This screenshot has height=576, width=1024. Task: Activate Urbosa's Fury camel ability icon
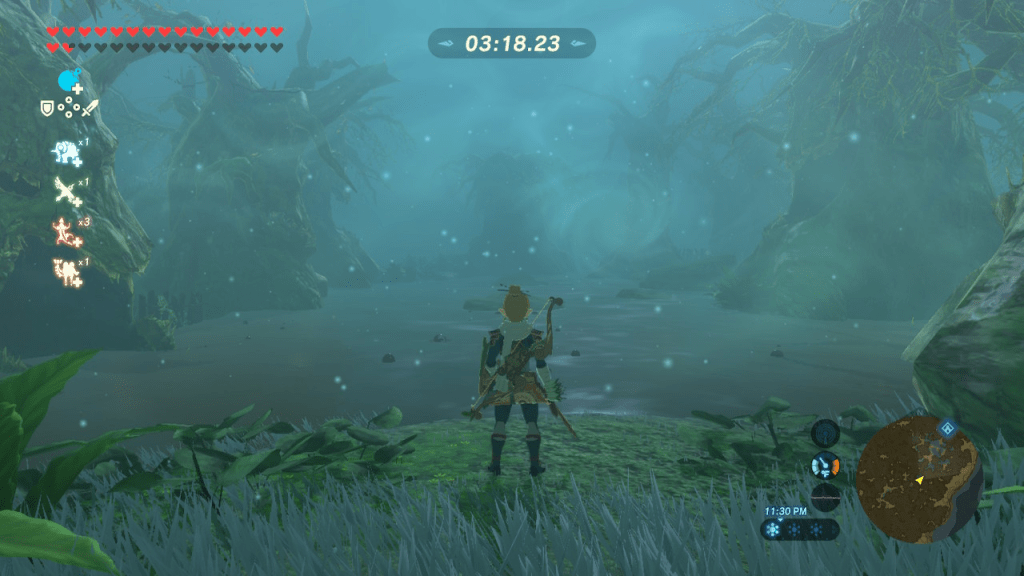point(67,270)
